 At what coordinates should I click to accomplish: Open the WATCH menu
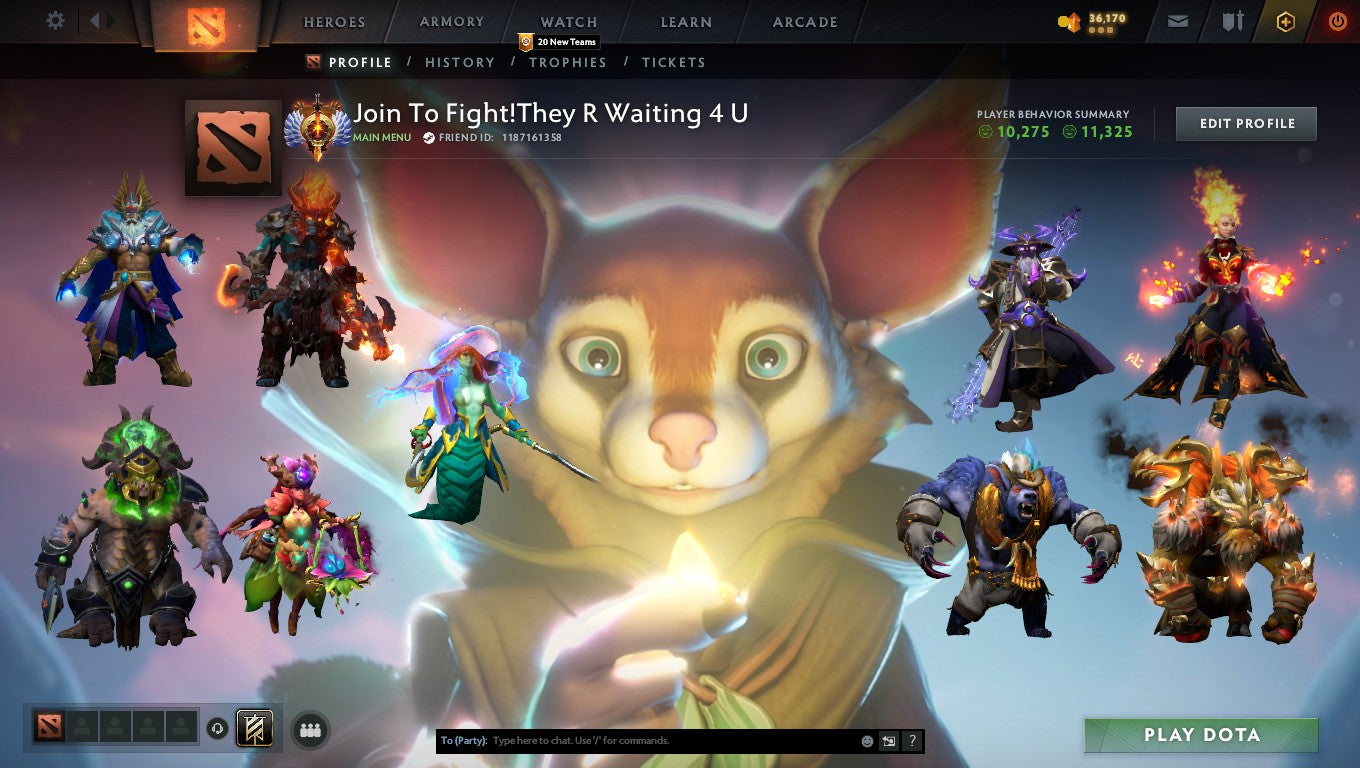coord(568,21)
